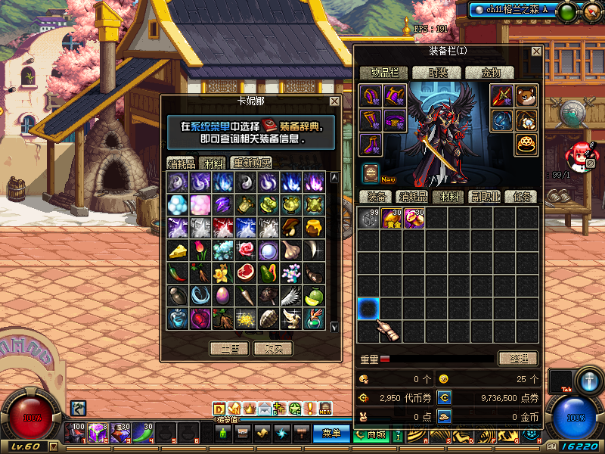The width and height of the screenshot is (605, 454).
Task: Select the treasure chest inventory item
Action: tap(392, 218)
